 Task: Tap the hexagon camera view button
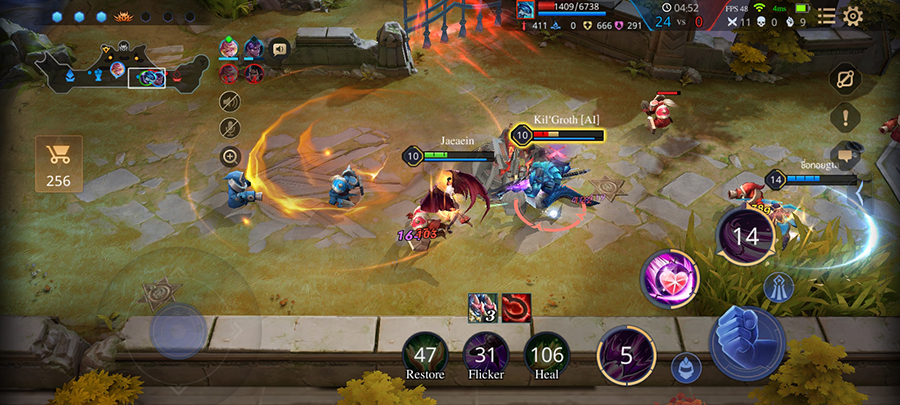point(845,78)
